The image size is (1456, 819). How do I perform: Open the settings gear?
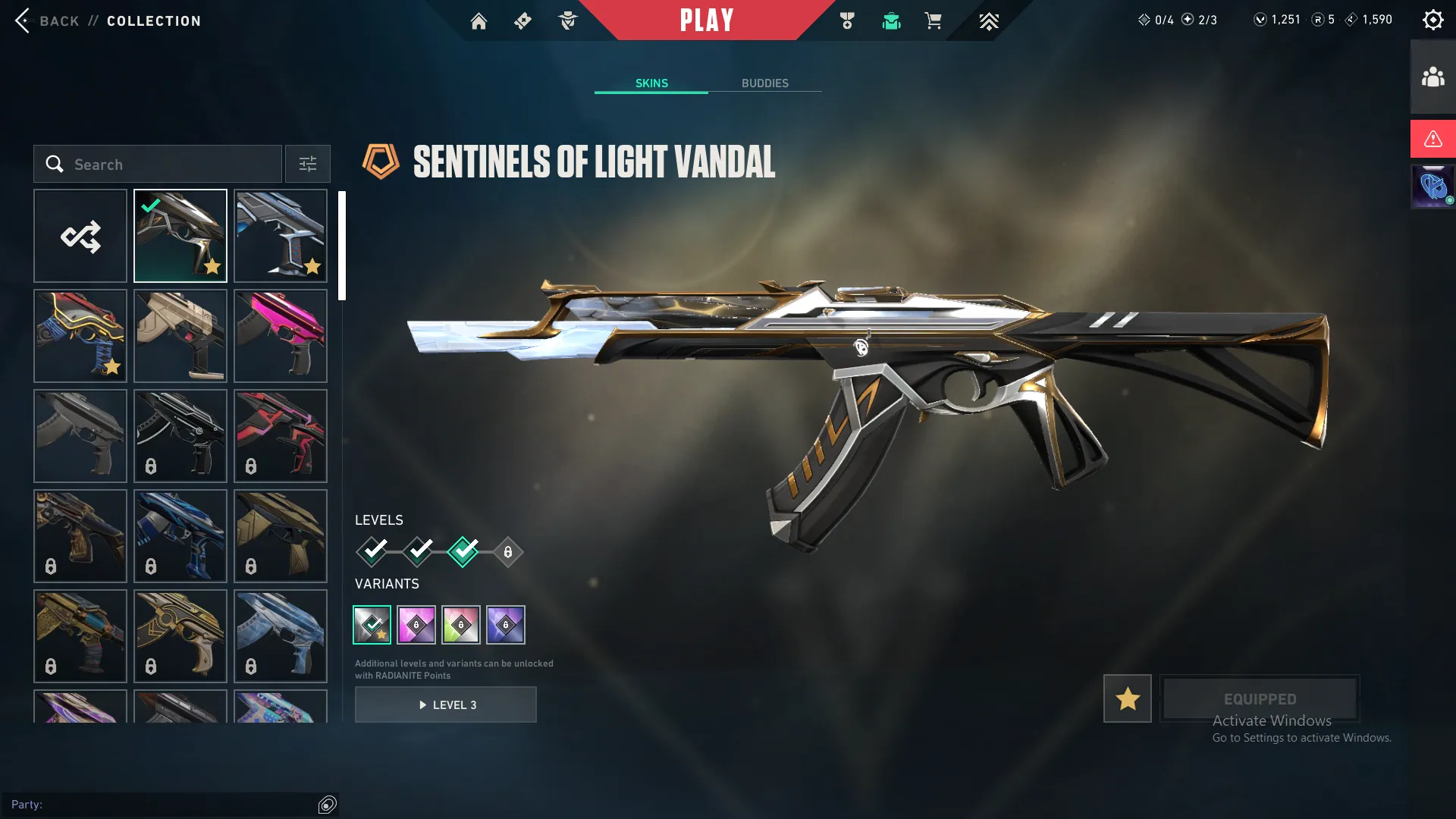[x=1433, y=19]
